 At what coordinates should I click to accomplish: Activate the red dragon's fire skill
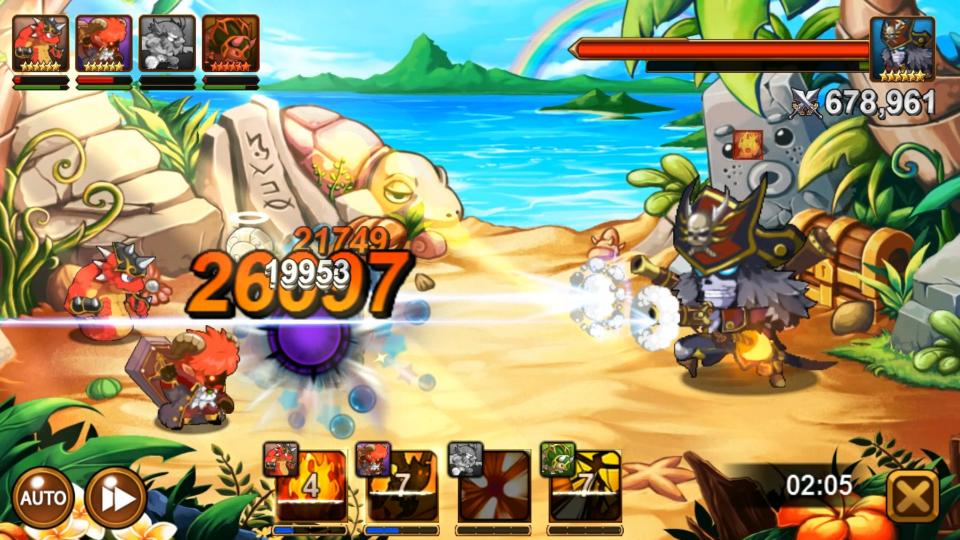[x=311, y=487]
